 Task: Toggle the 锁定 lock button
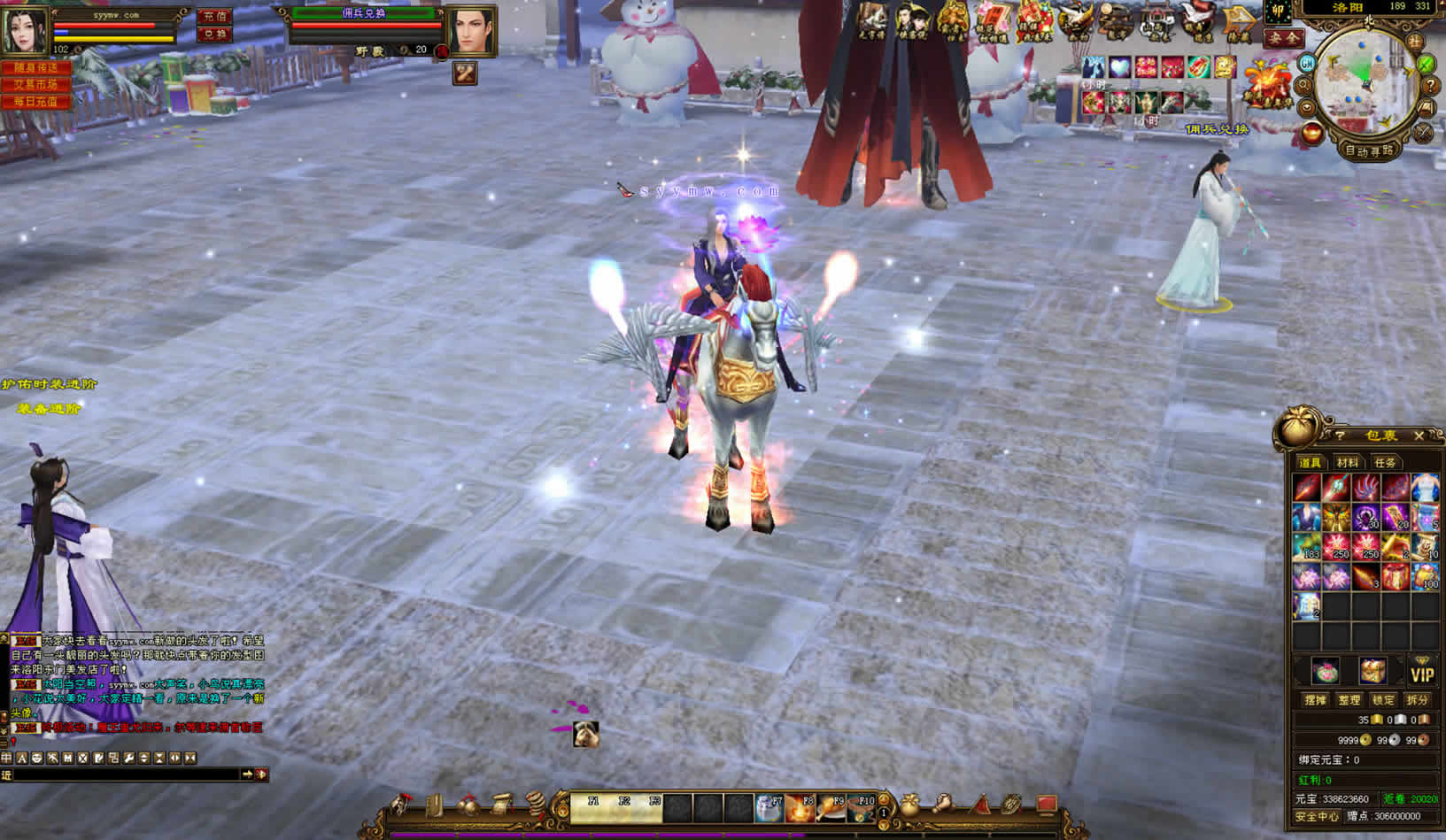point(1383,700)
